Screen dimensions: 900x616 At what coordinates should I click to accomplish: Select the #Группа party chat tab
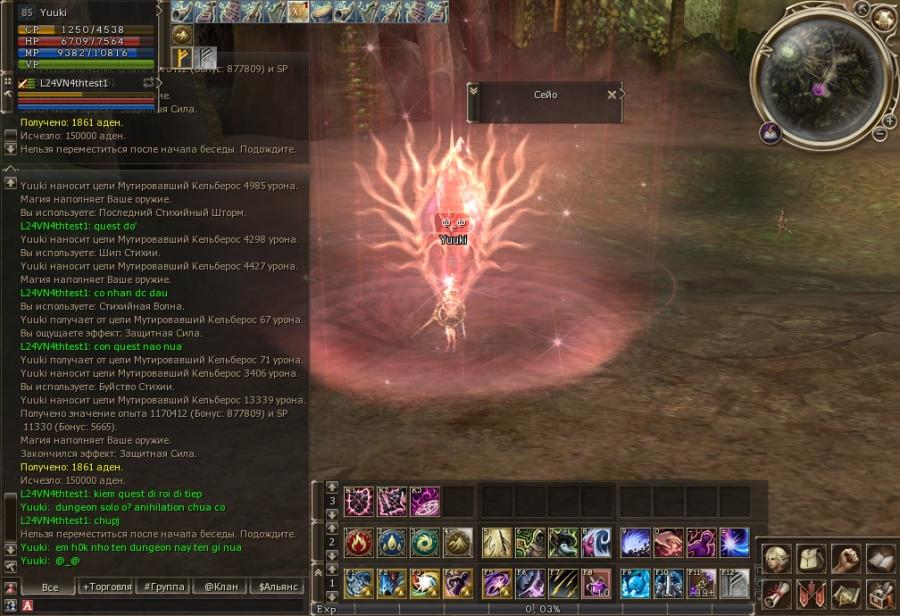tap(162, 587)
